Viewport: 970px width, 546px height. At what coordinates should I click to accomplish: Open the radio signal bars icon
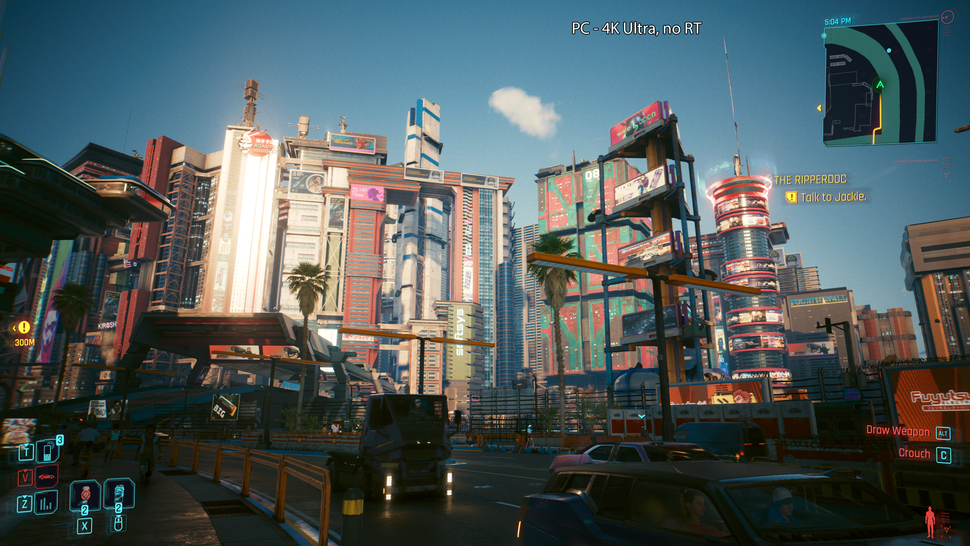(47, 502)
